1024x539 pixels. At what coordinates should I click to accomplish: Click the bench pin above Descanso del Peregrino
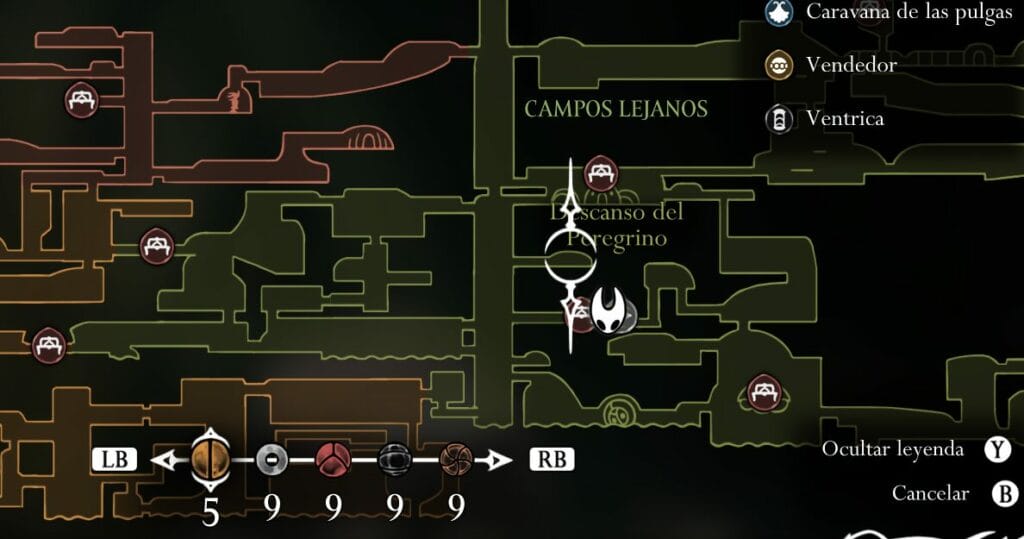coord(600,174)
